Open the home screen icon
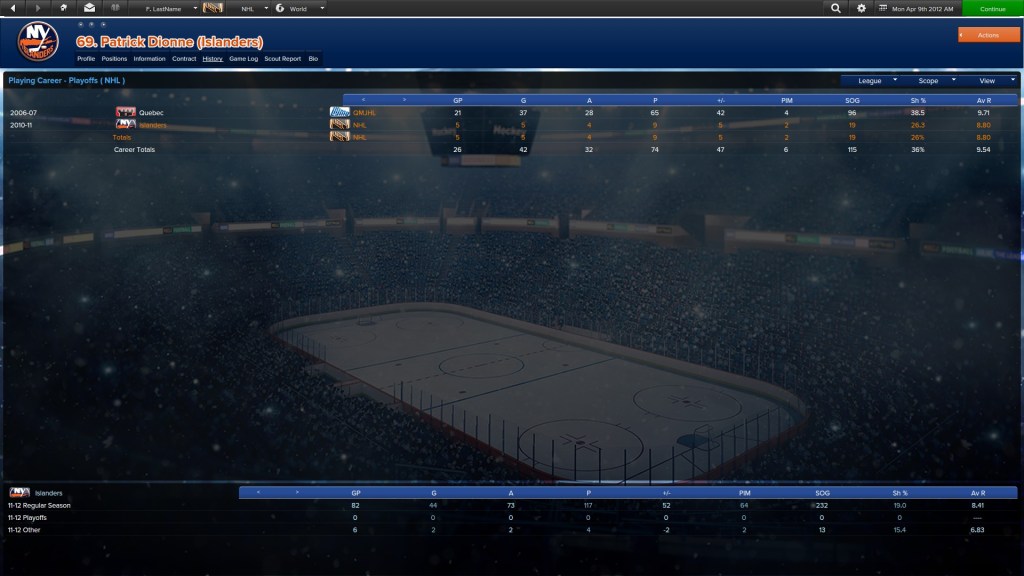 tap(64, 8)
